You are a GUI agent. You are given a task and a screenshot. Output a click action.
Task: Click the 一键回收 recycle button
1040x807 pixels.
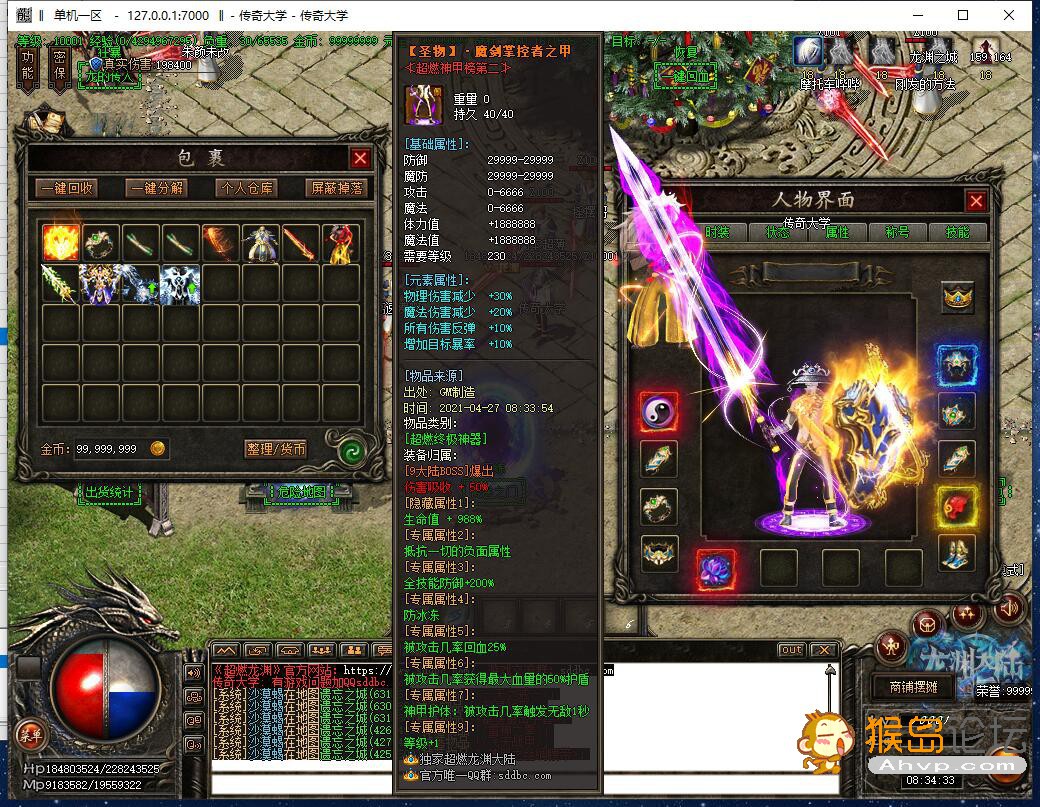67,188
